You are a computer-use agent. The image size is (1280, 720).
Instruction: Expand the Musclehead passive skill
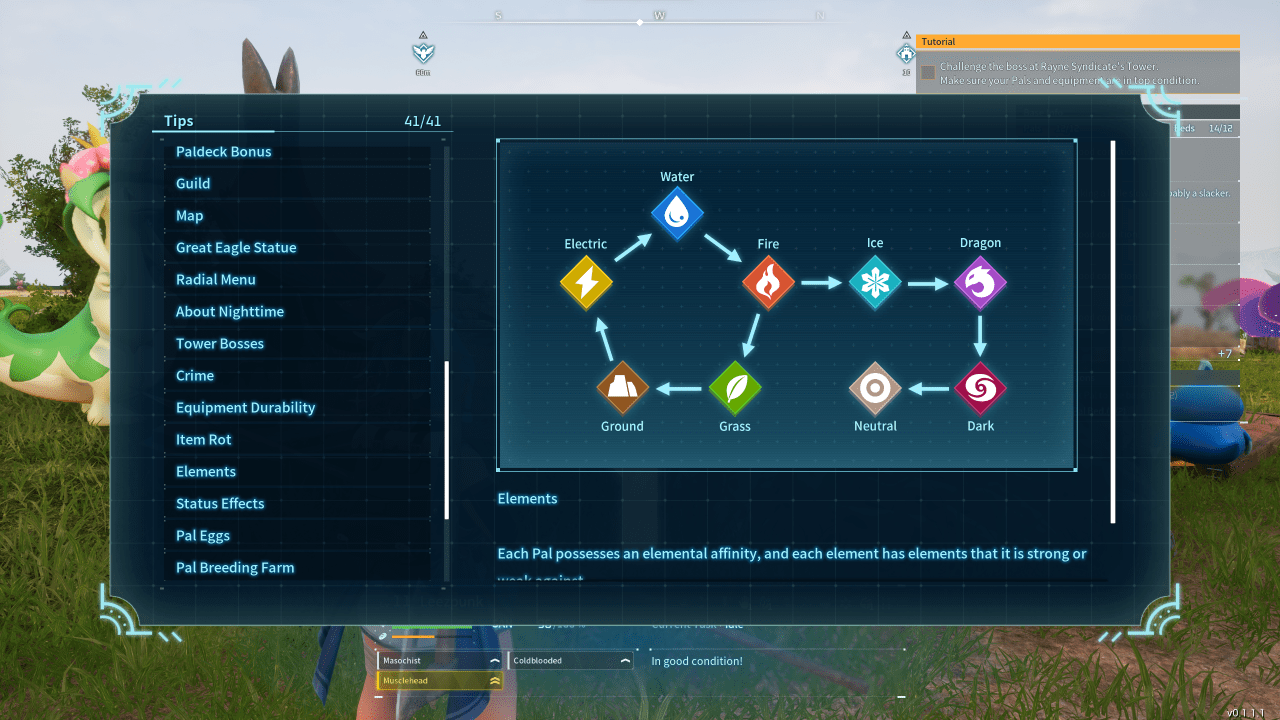click(x=494, y=680)
